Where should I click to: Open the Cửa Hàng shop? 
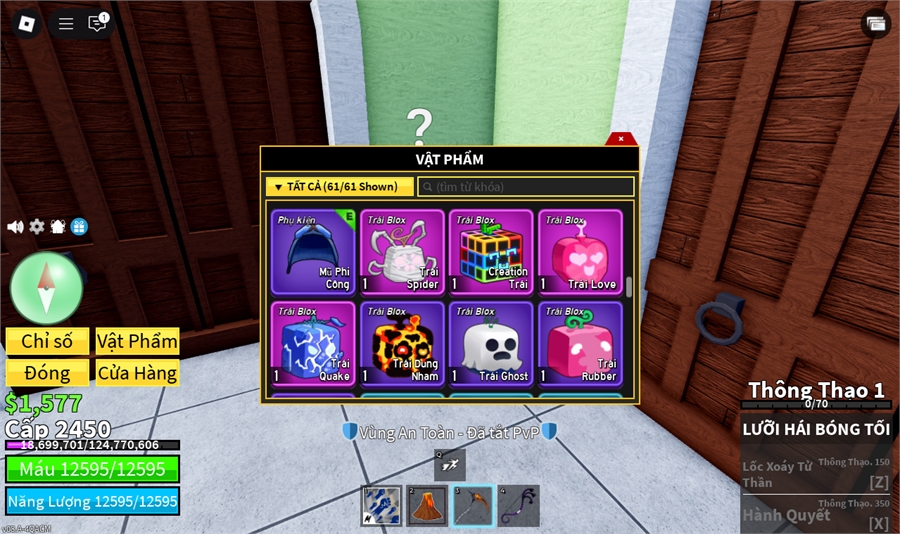click(x=137, y=373)
